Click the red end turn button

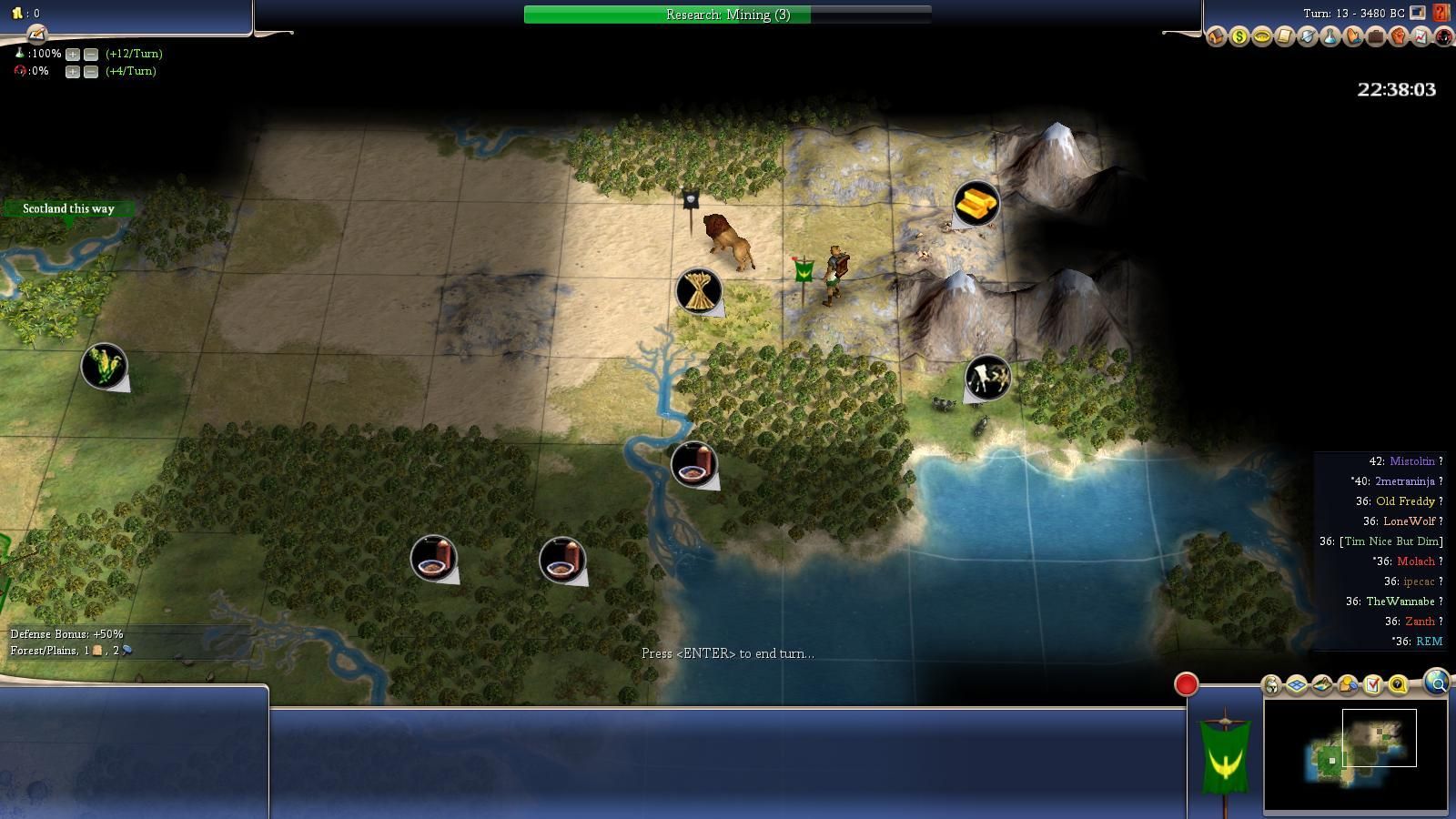pyautogui.click(x=1186, y=684)
